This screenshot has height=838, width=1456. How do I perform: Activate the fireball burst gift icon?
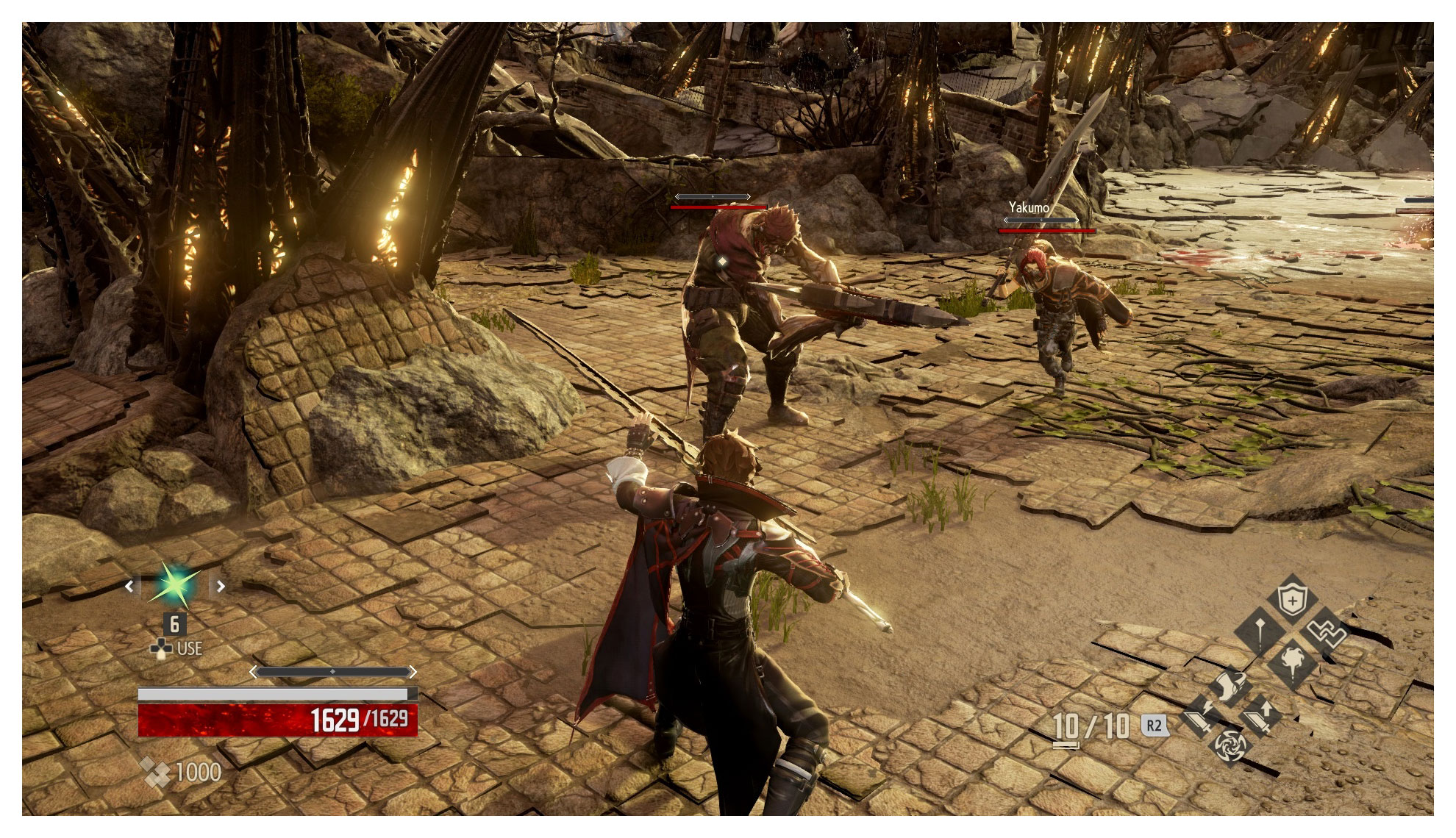pyautogui.click(x=1292, y=662)
